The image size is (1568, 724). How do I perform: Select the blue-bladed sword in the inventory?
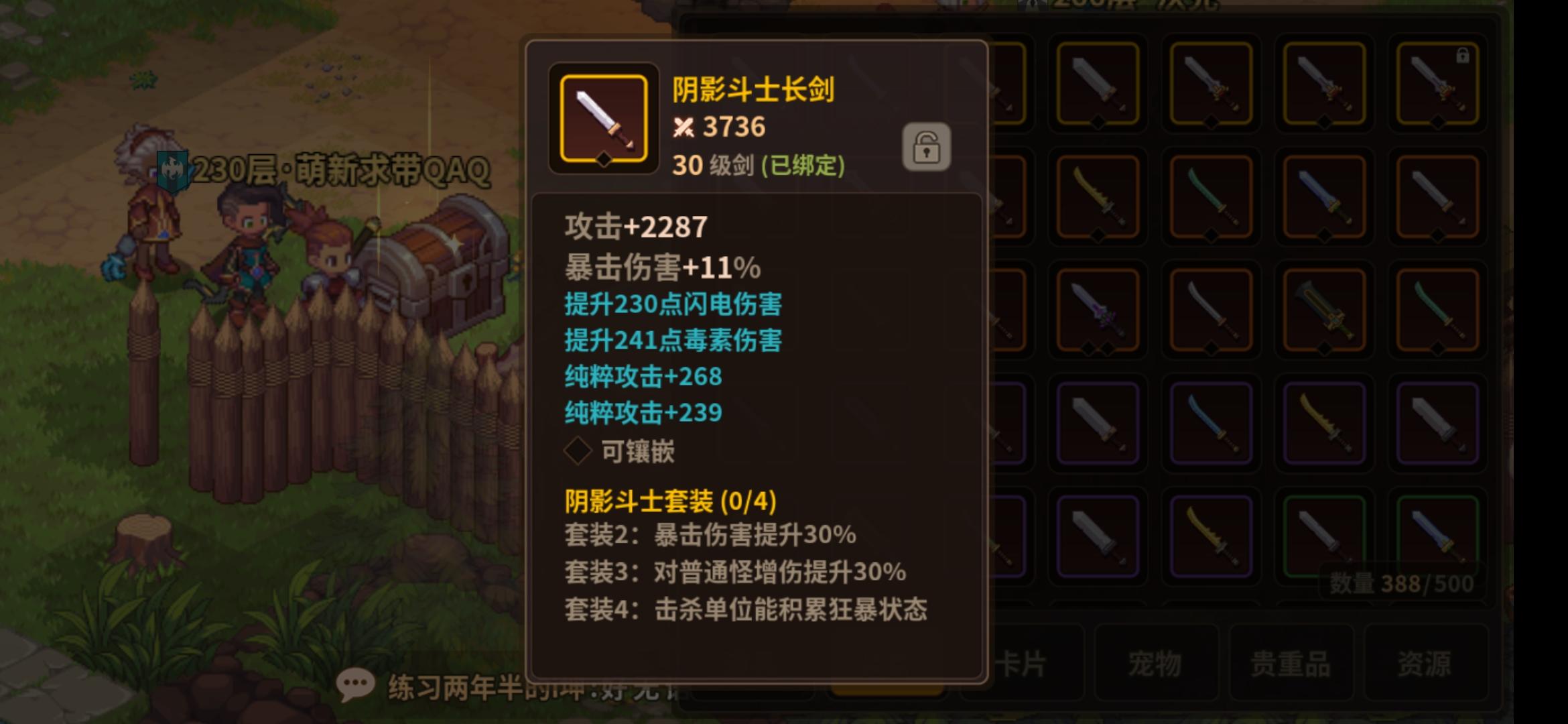[x=1323, y=194]
